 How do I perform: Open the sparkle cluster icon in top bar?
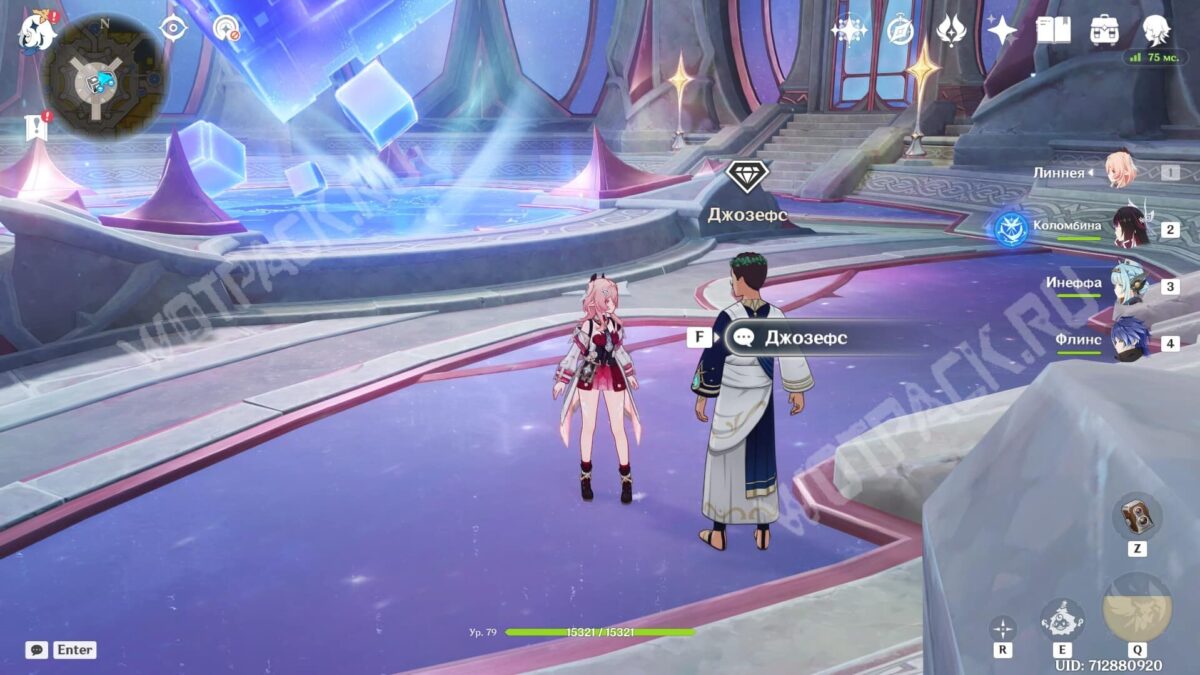849,30
